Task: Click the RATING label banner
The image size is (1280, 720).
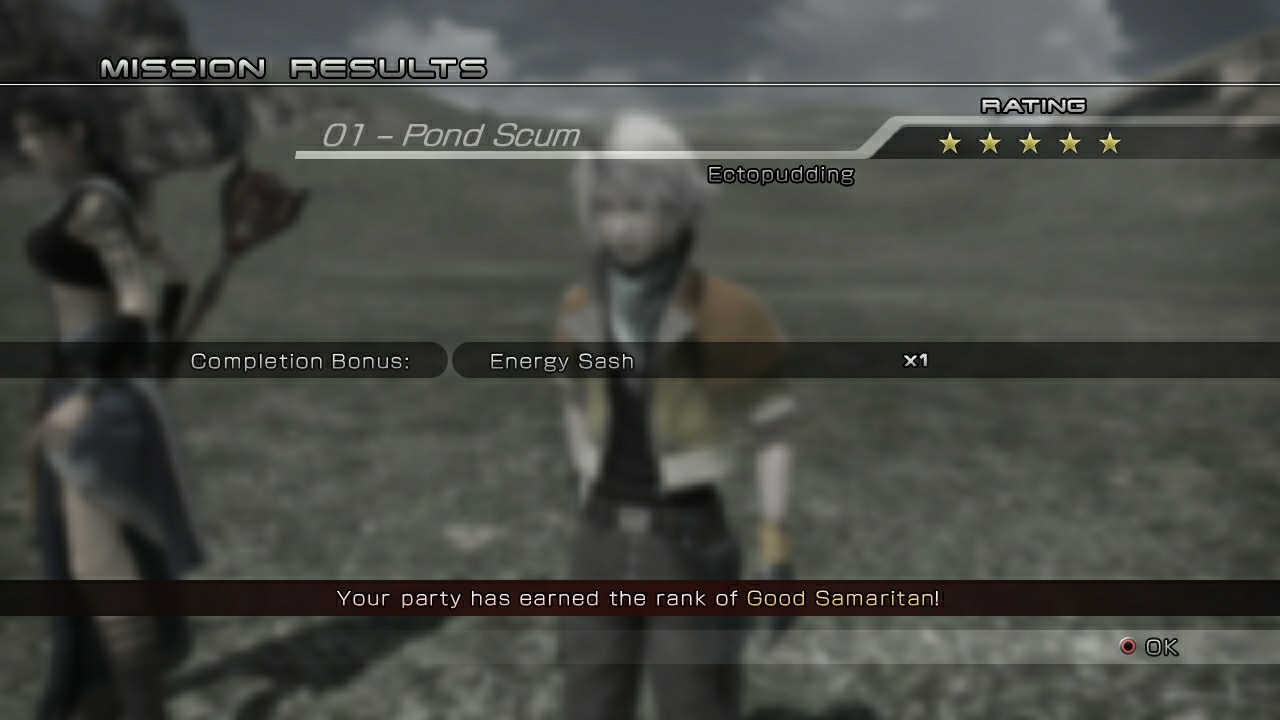Action: 1033,105
